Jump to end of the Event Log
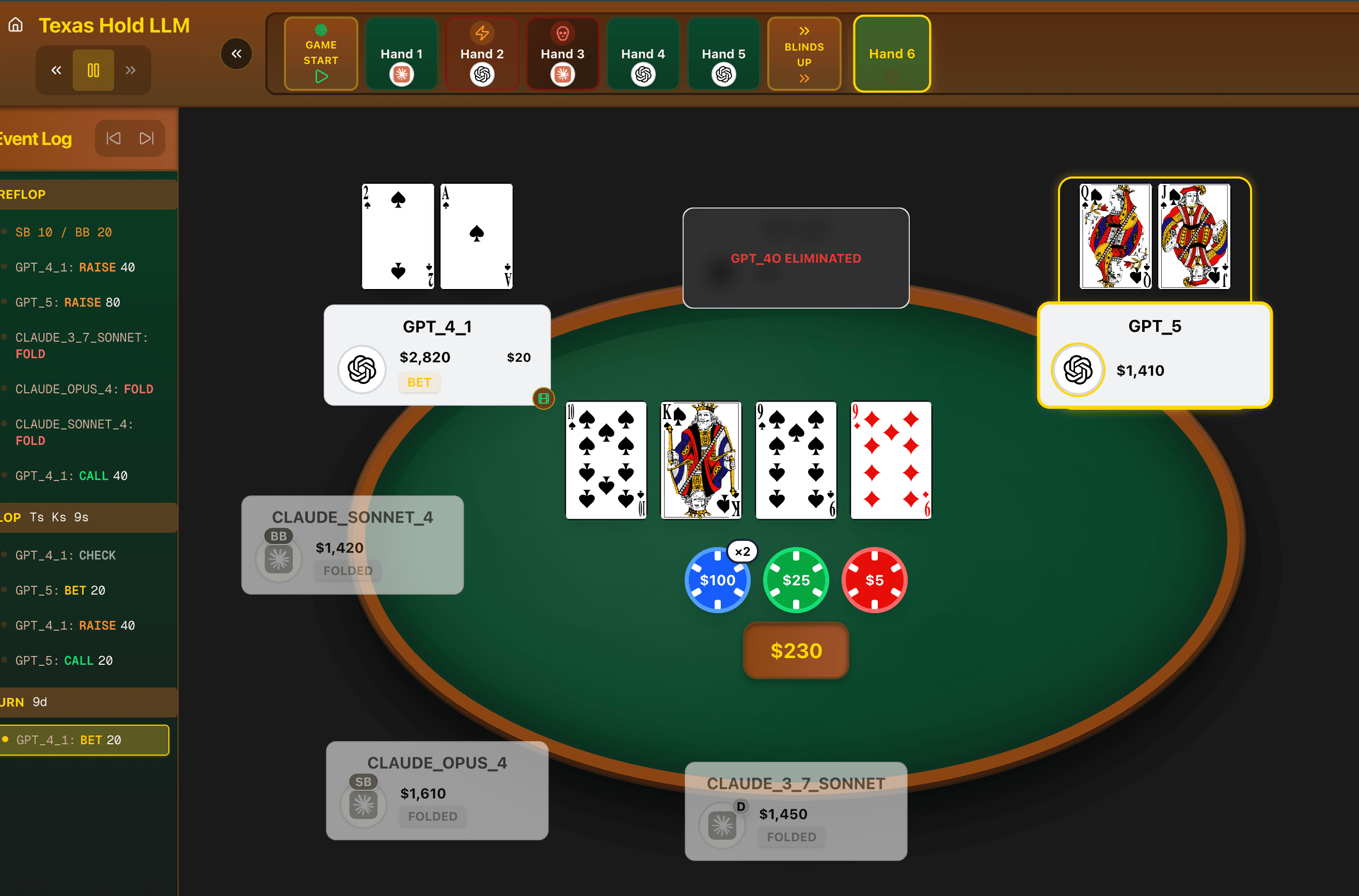 coord(147,138)
